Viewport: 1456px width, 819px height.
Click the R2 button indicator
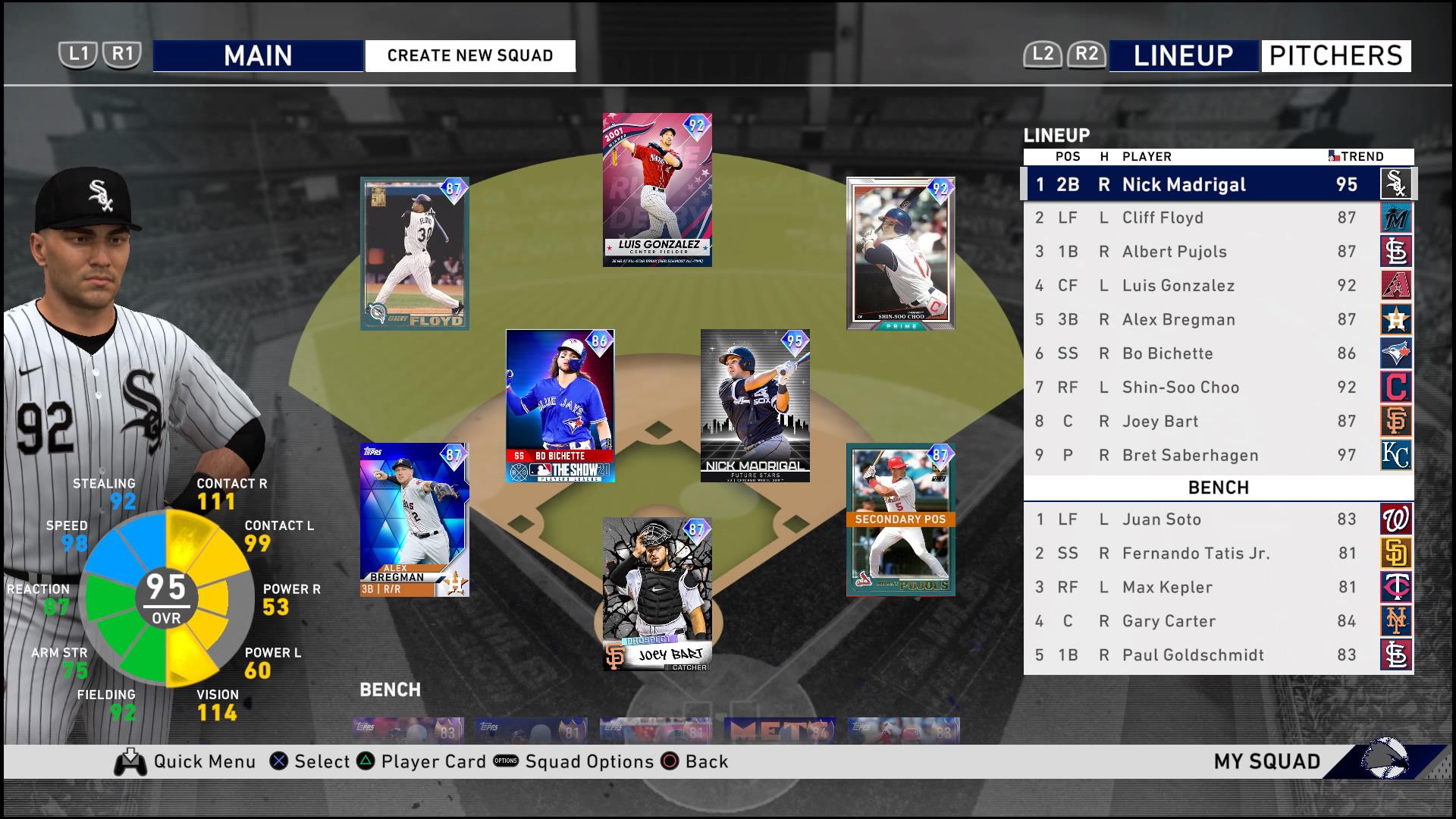pyautogui.click(x=1086, y=54)
